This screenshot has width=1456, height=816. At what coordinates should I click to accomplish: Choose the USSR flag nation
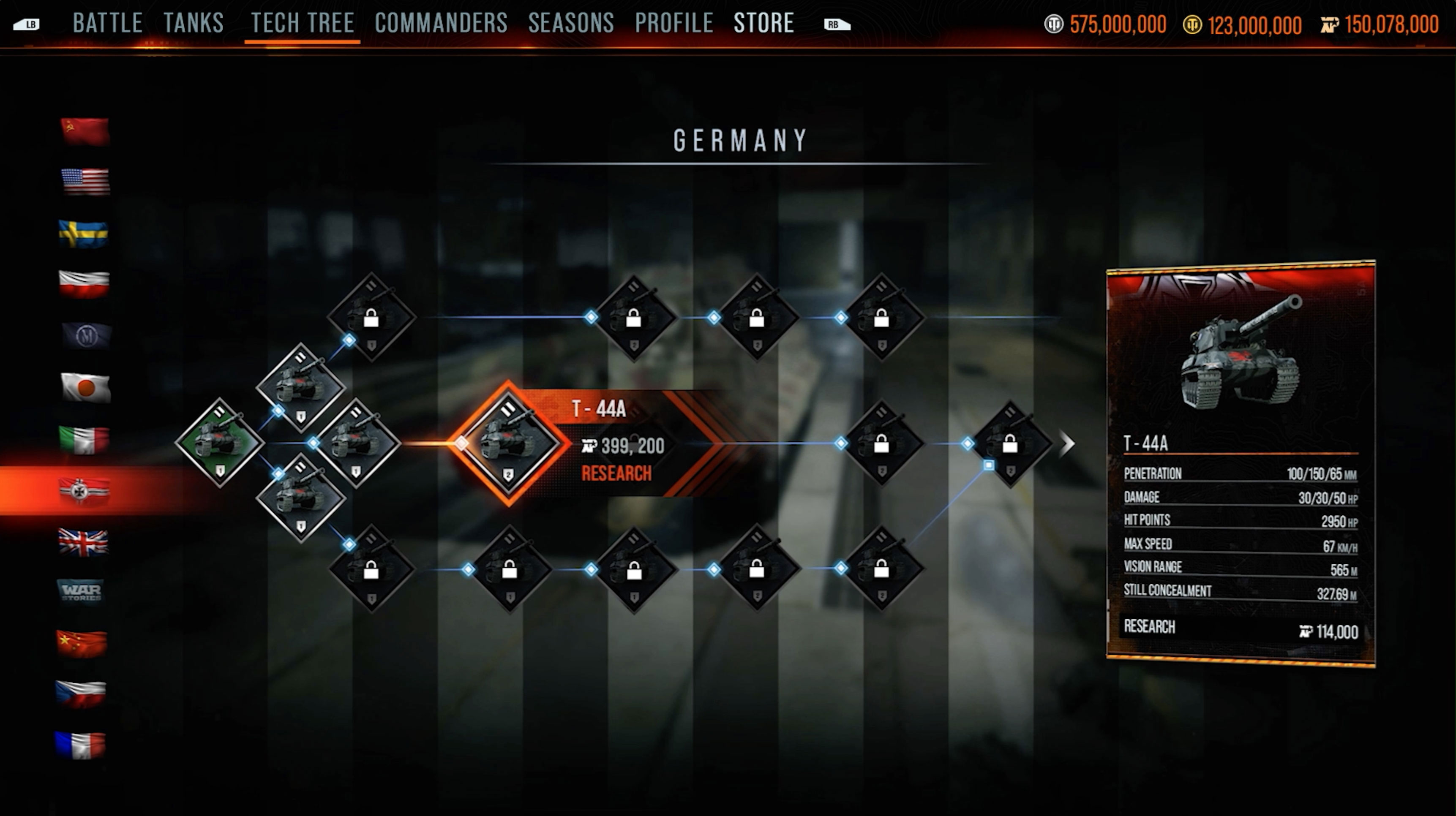(85, 132)
